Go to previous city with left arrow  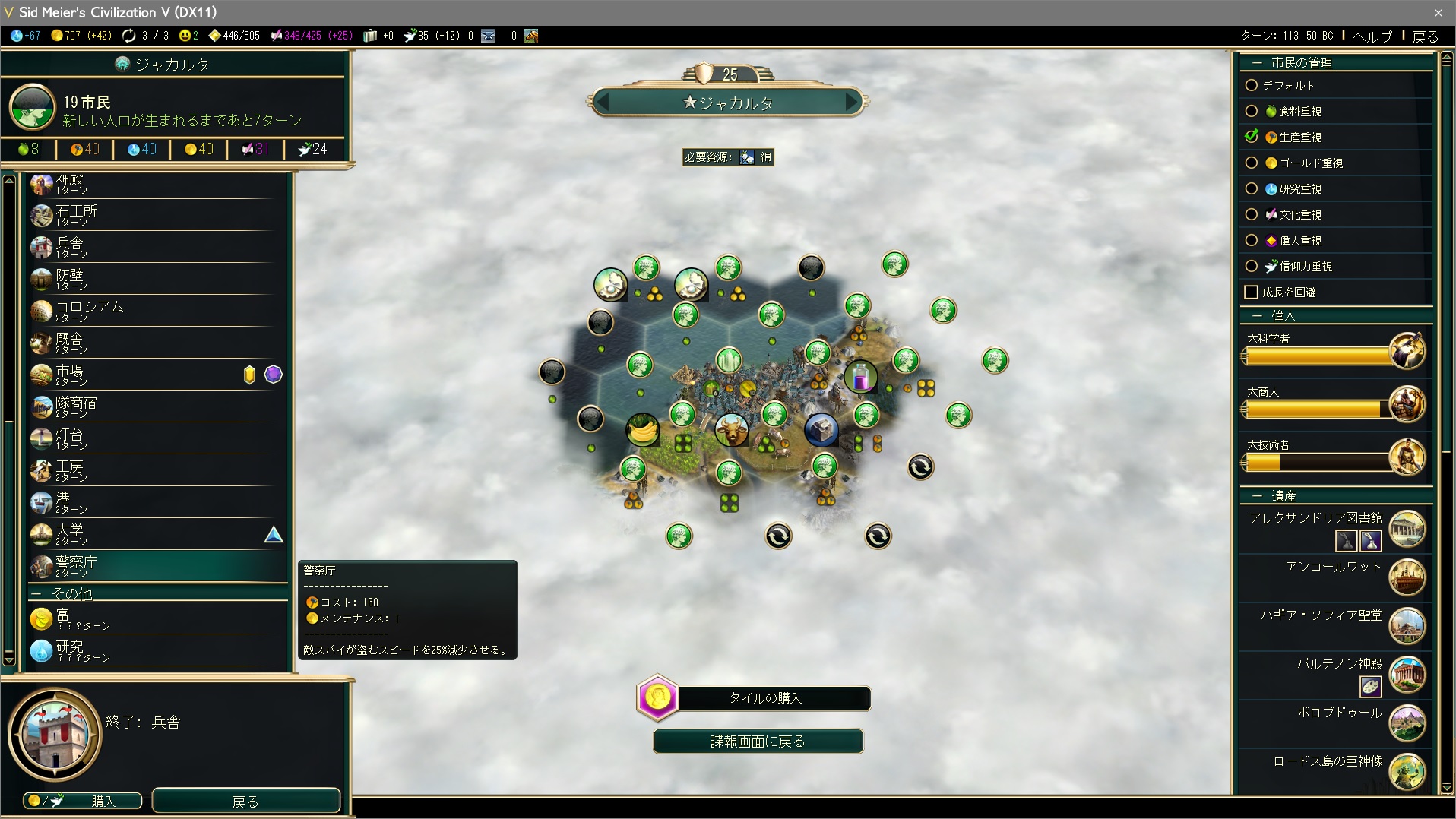(603, 101)
